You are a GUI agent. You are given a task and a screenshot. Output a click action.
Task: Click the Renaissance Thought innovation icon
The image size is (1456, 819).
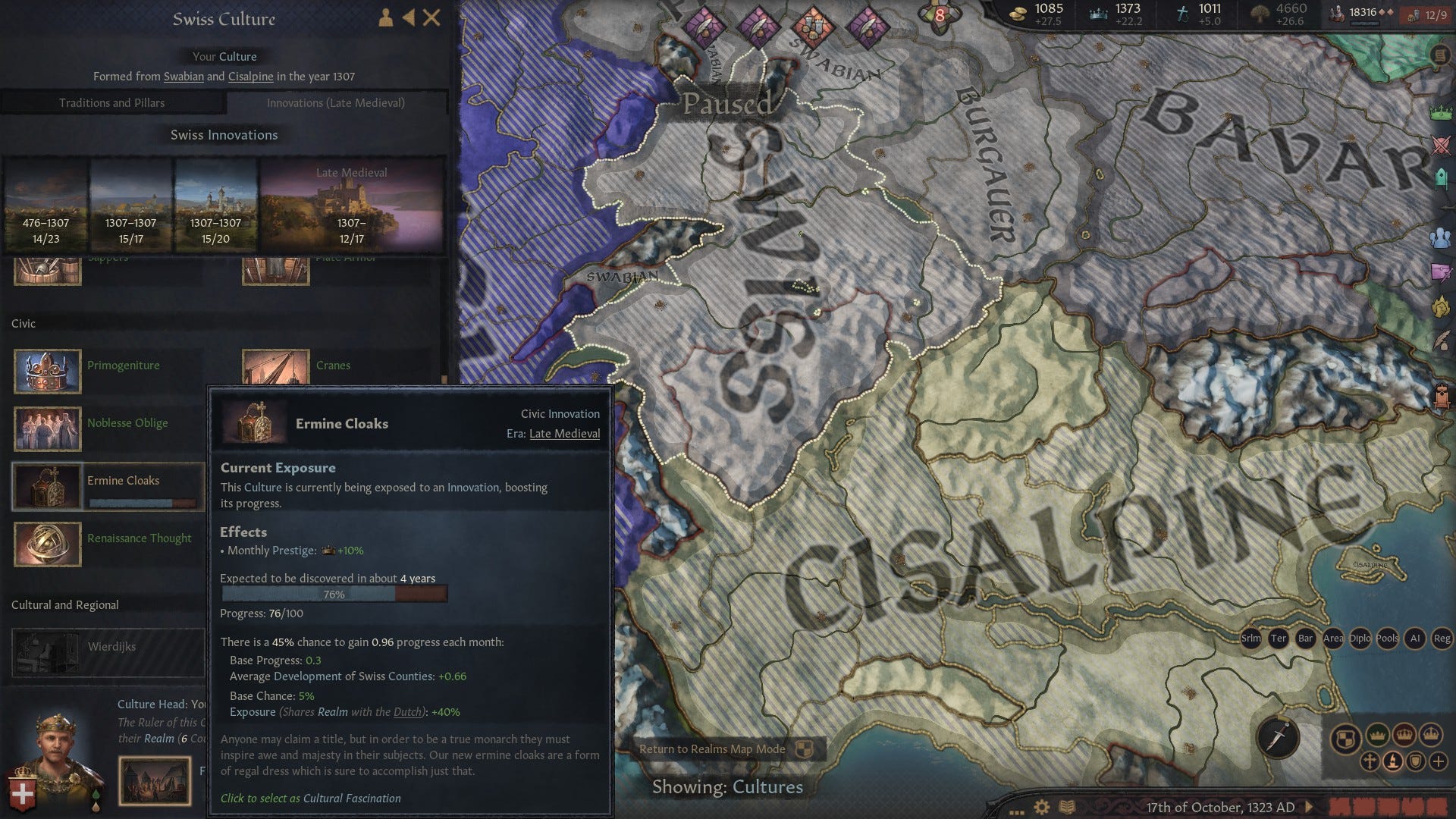(47, 544)
